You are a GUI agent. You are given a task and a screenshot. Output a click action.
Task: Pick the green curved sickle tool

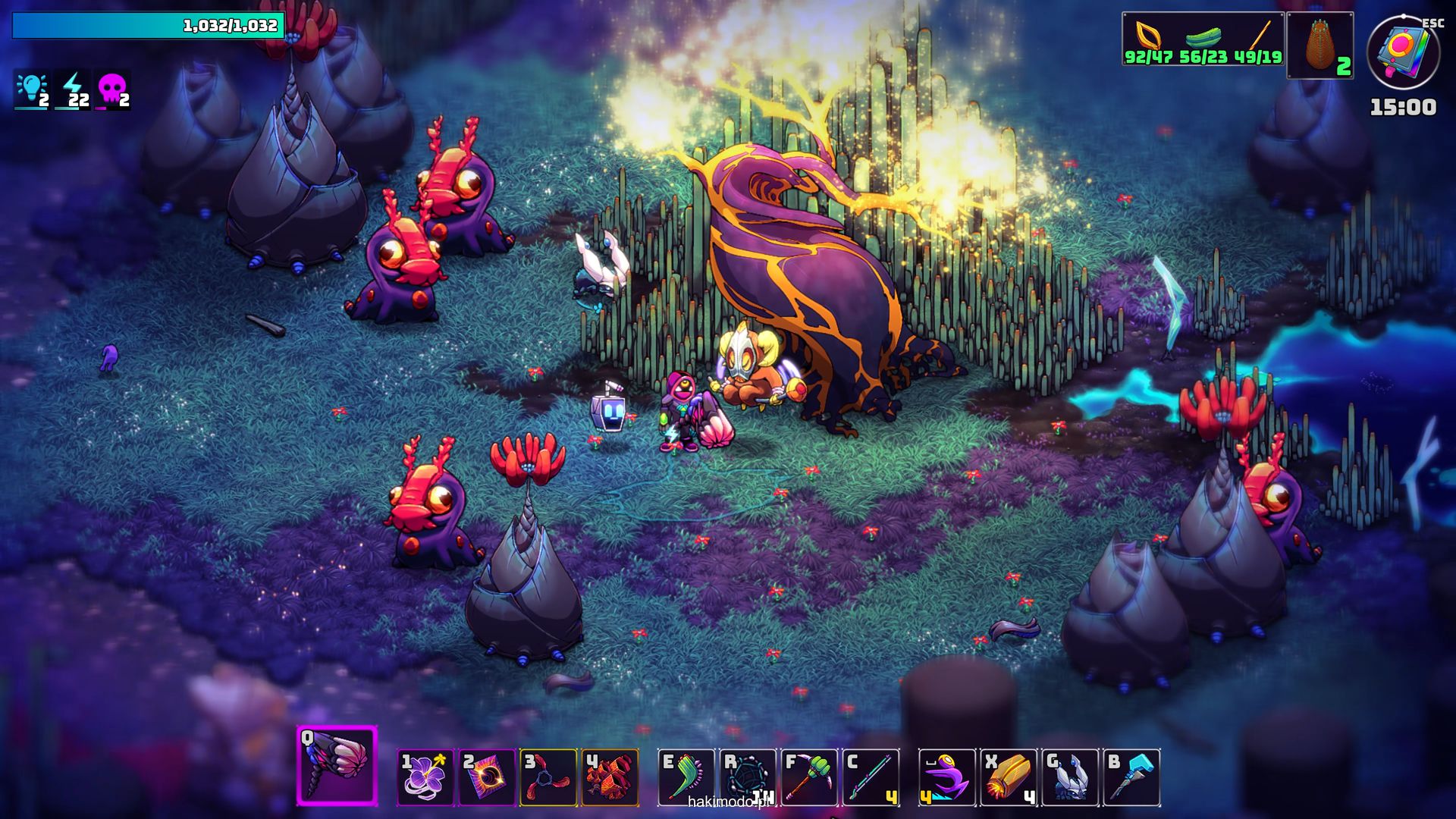click(x=686, y=777)
